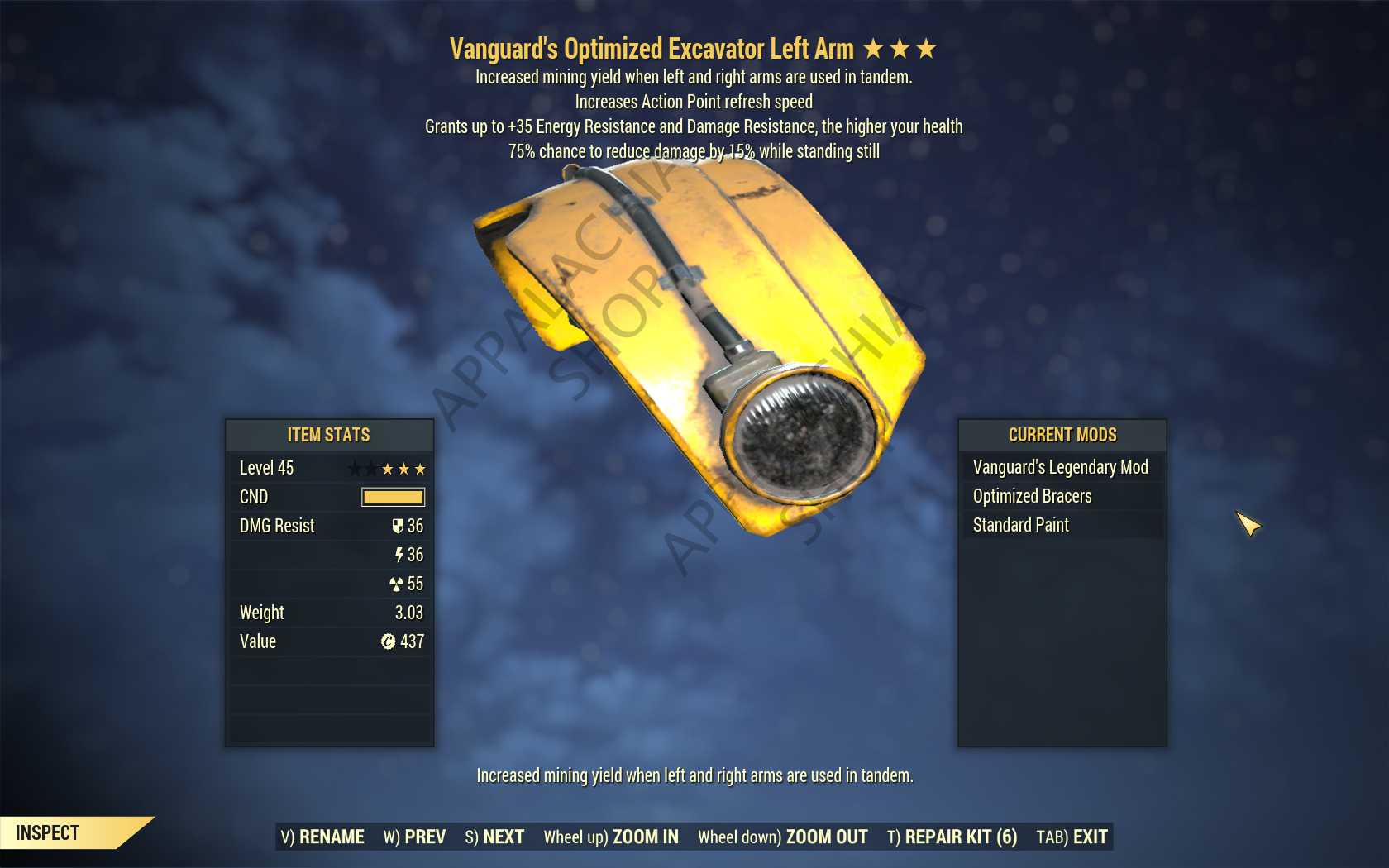This screenshot has height=868, width=1389.
Task: Select Vanguard's Legendary Mod in Current Mods
Action: click(1060, 467)
